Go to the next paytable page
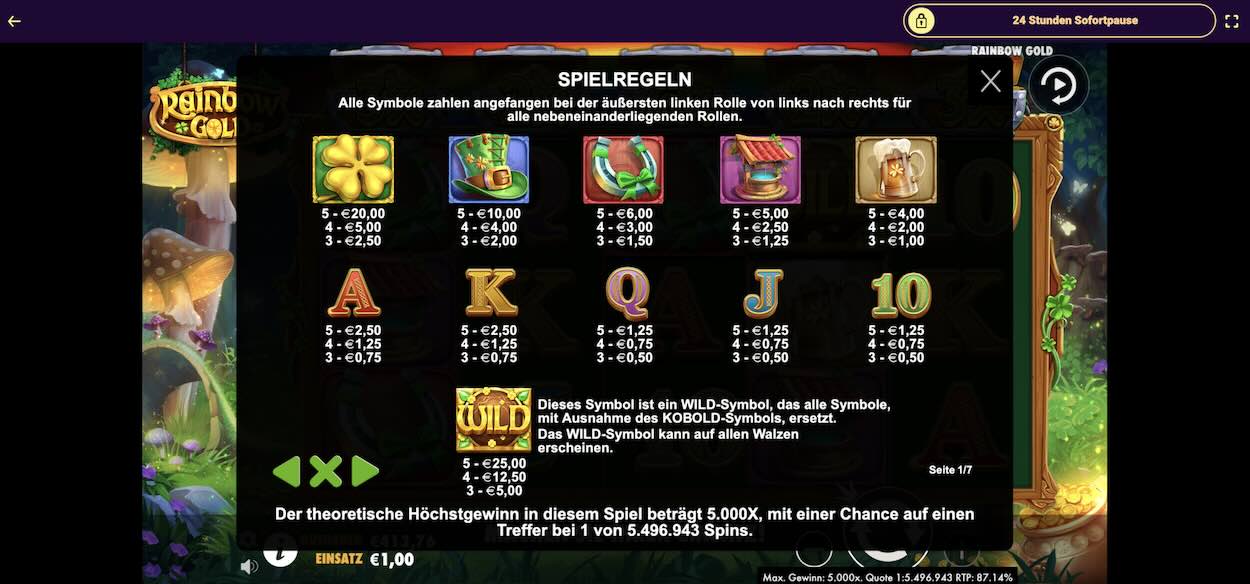The image size is (1250, 584). coord(365,471)
